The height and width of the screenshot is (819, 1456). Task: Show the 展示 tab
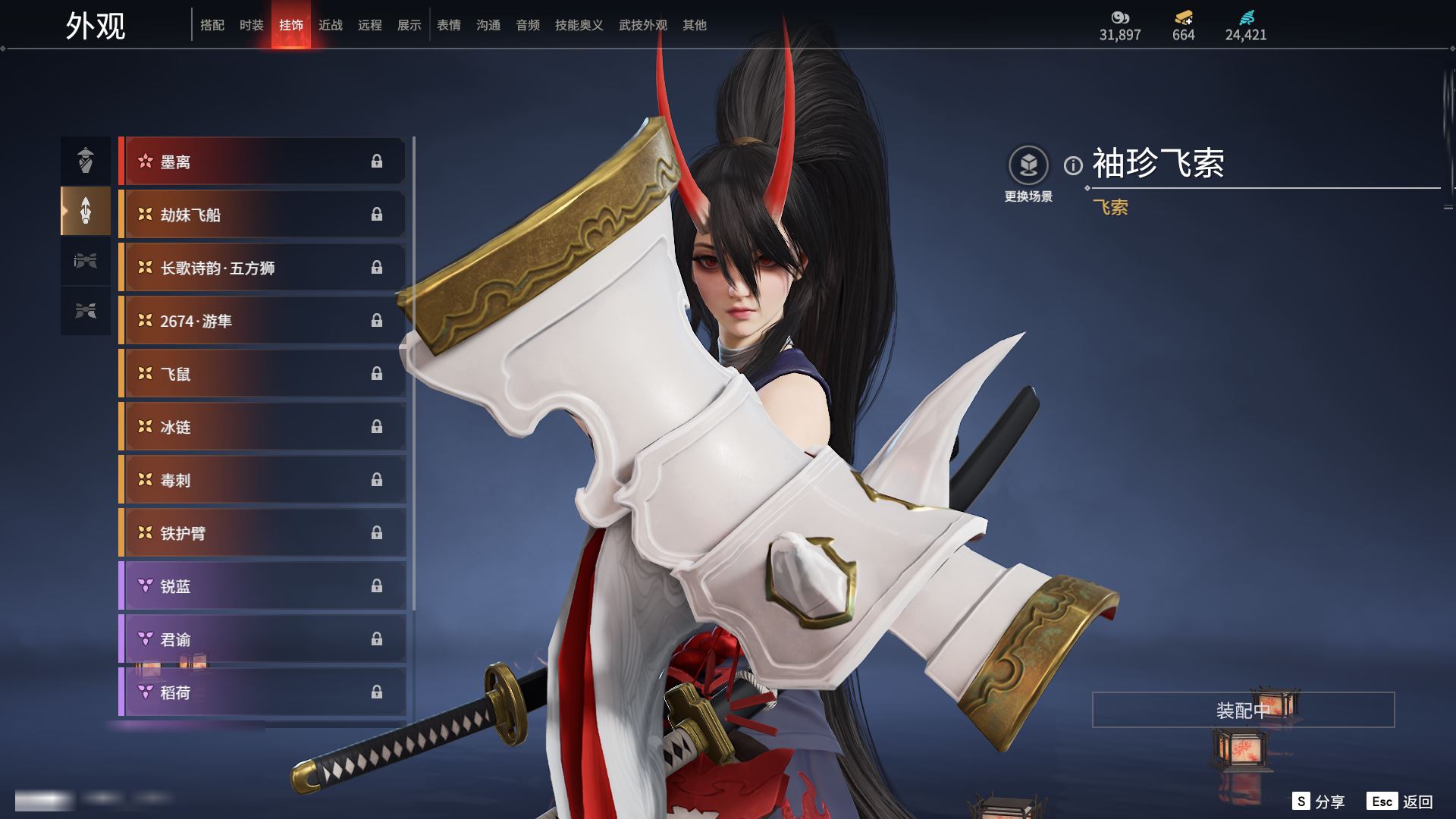pyautogui.click(x=409, y=25)
